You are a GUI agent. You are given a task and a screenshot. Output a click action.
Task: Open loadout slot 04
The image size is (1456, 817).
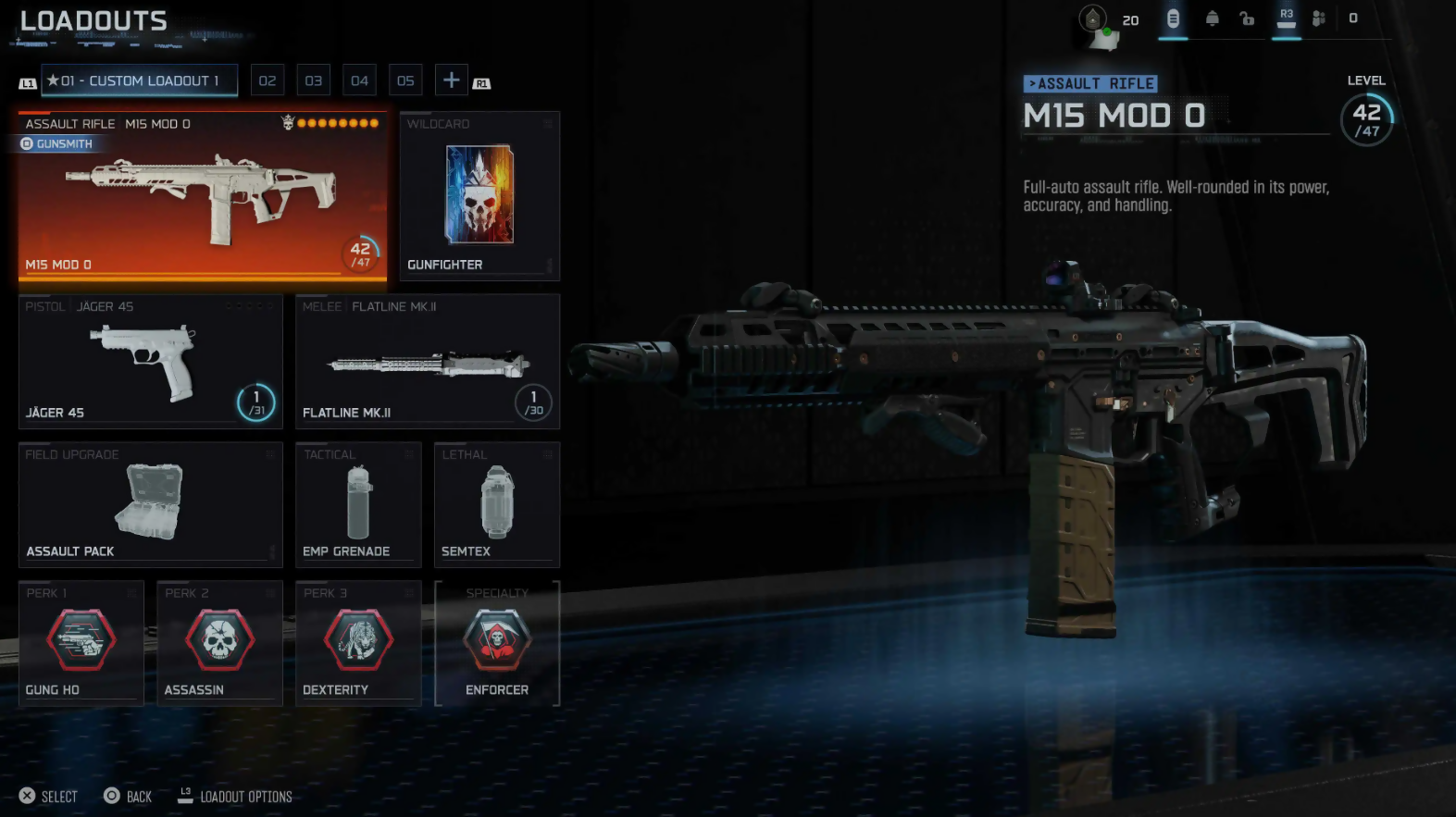point(359,80)
